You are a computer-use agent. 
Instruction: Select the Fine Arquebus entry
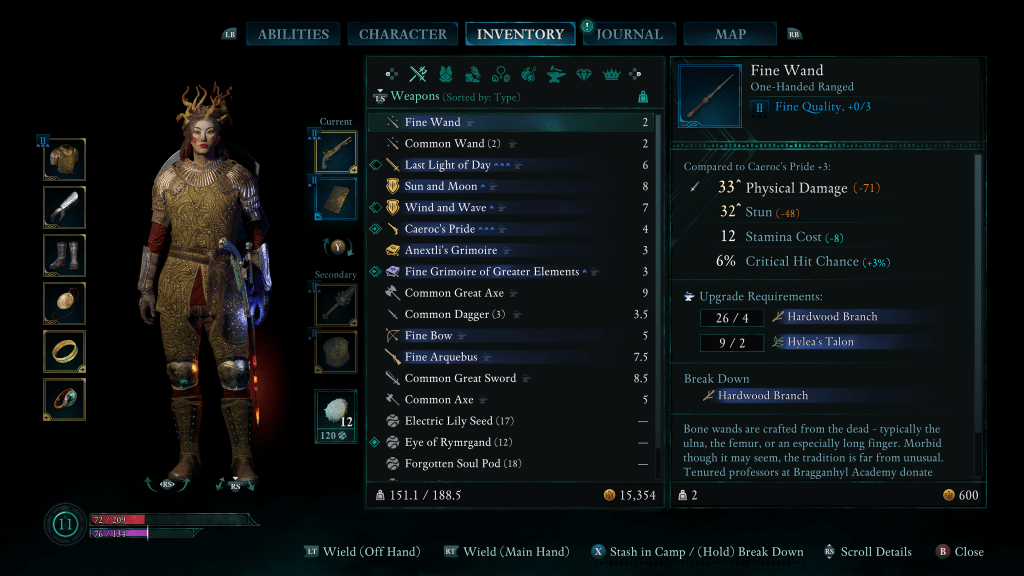510,357
